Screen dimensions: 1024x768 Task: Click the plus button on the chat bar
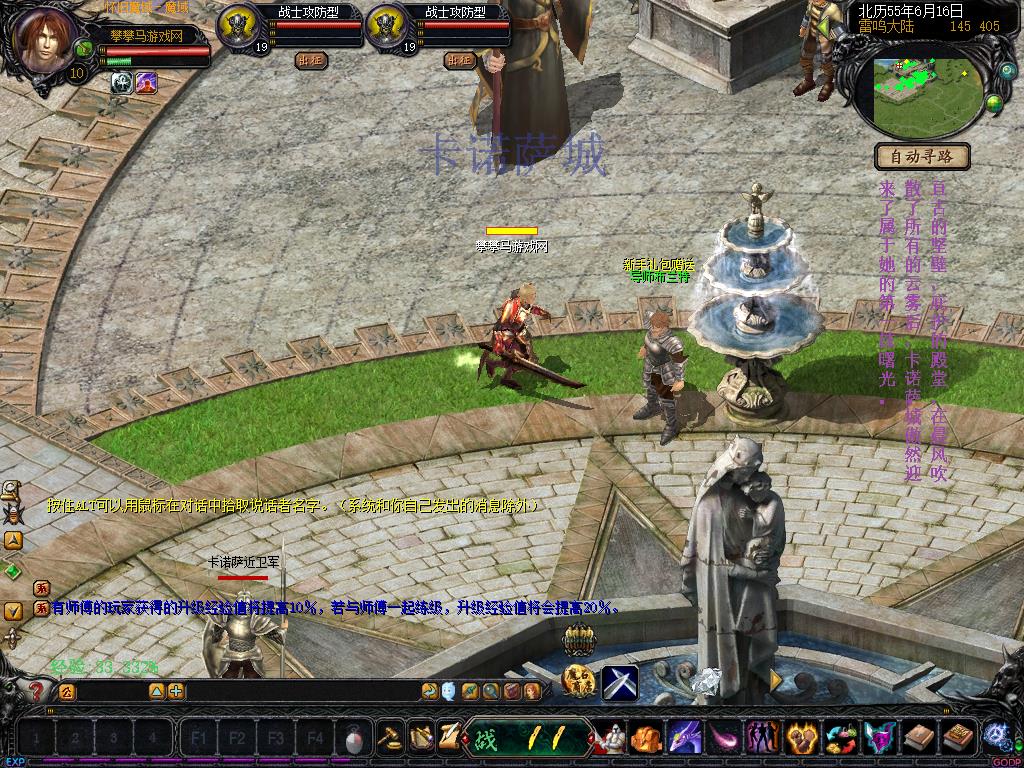(x=176, y=691)
